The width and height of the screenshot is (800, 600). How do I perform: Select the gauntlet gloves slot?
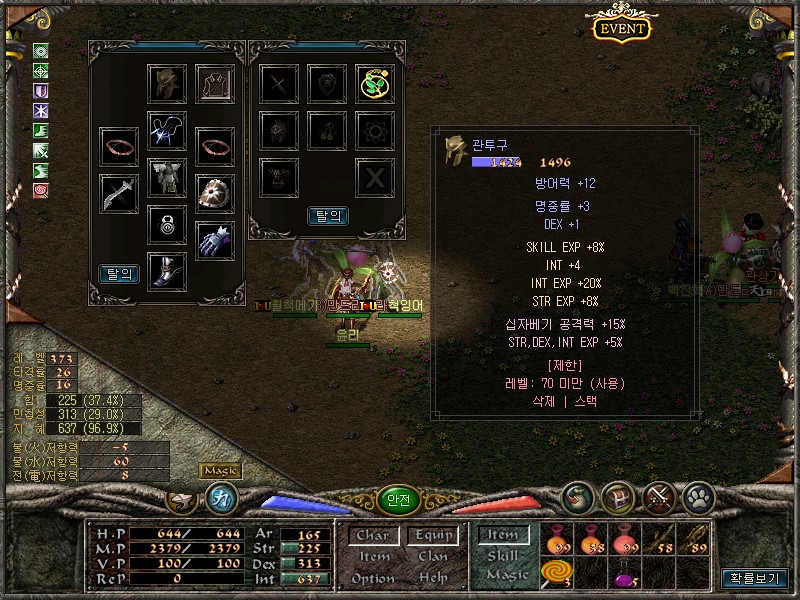tap(214, 240)
